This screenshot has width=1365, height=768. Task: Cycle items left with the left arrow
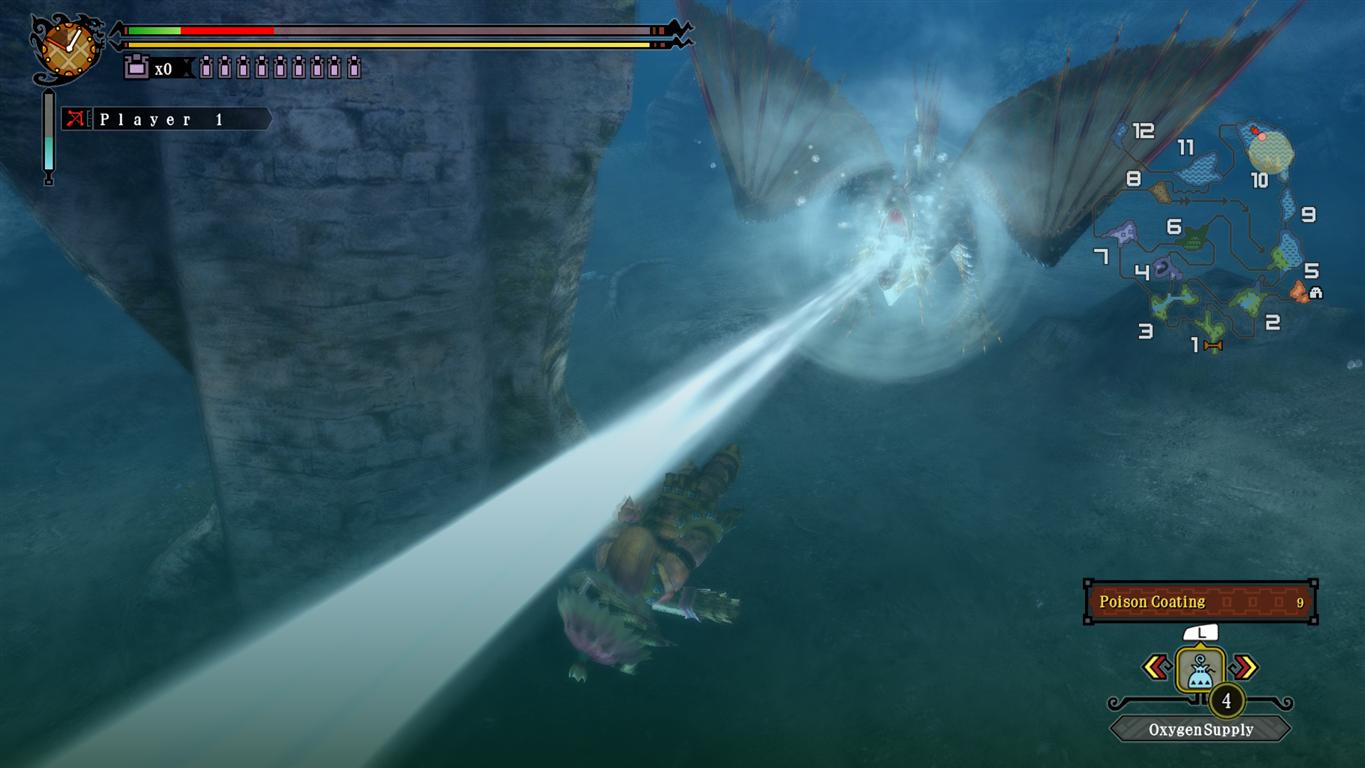coord(1156,665)
